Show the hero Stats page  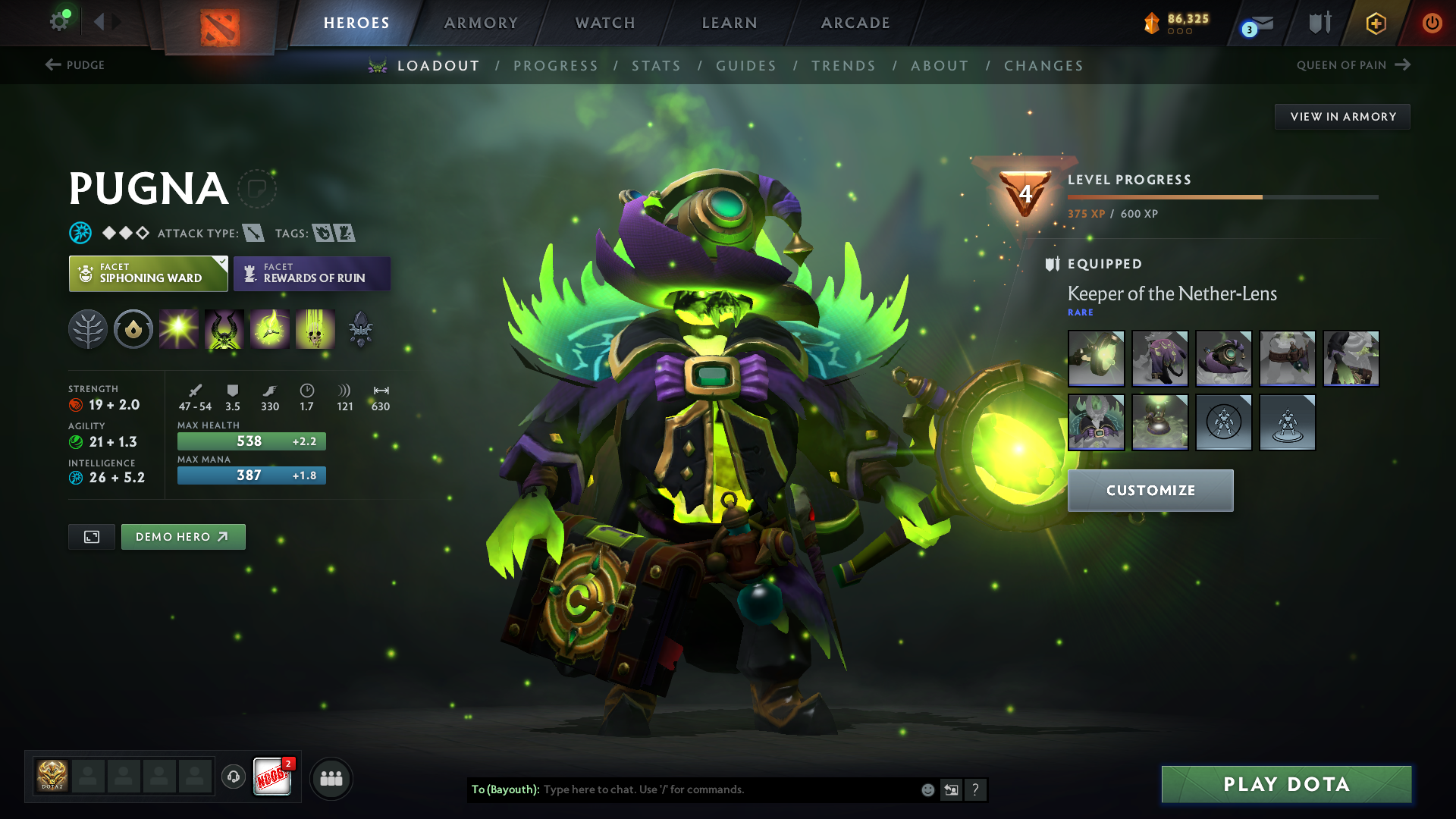pyautogui.click(x=656, y=66)
